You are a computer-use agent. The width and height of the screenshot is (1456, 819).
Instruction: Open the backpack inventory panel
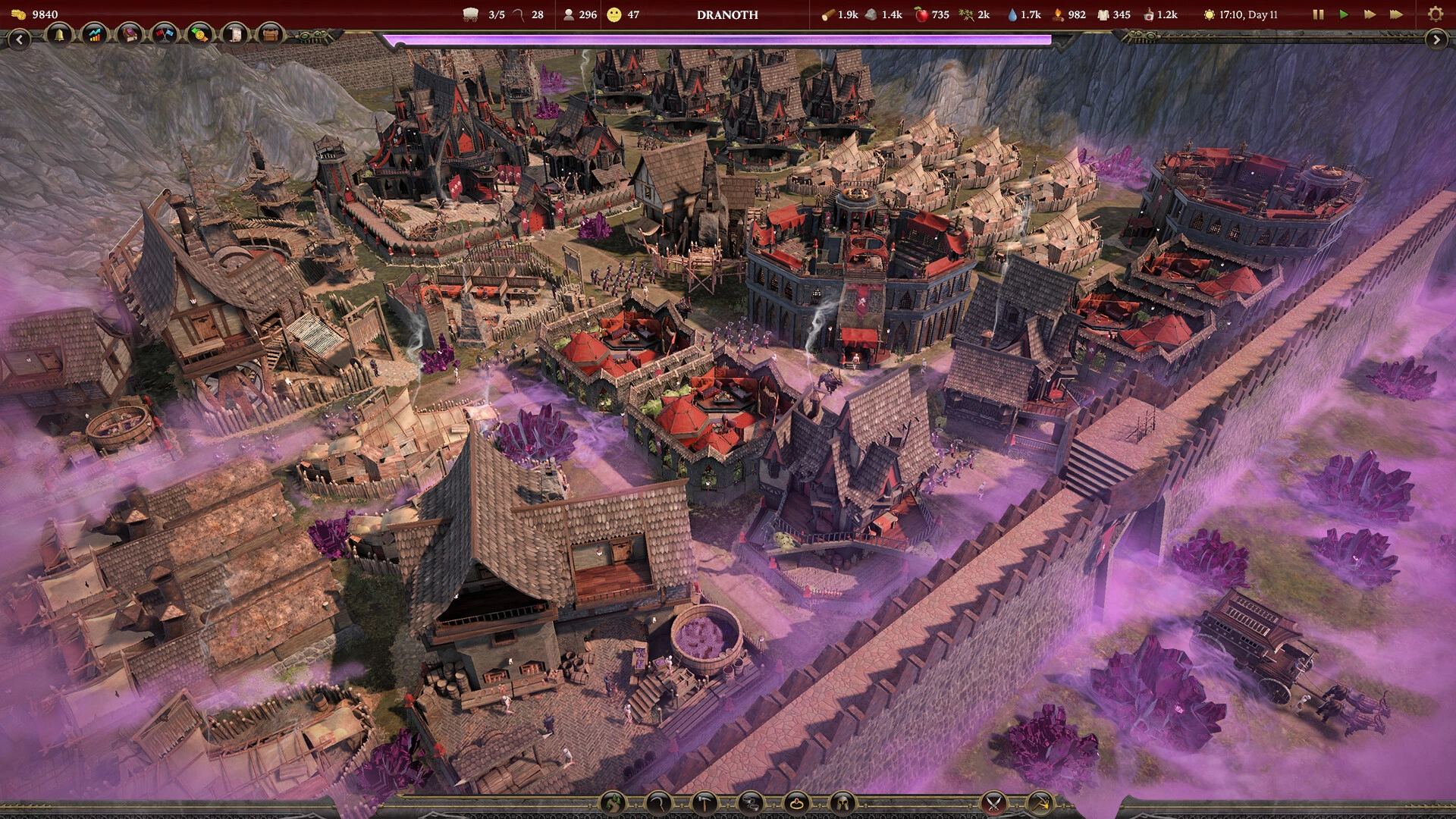(x=270, y=35)
